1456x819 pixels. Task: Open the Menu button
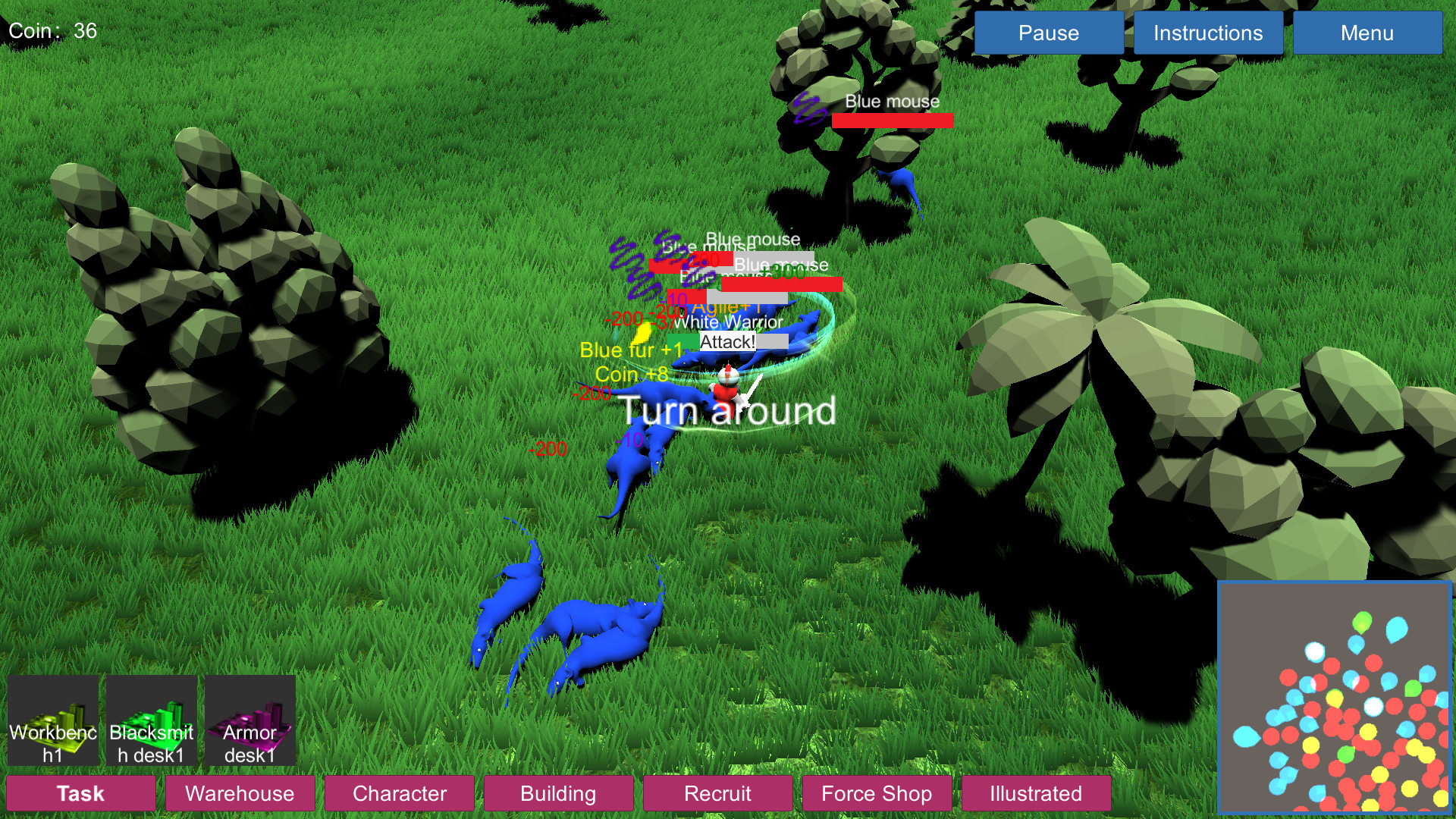pos(1367,33)
